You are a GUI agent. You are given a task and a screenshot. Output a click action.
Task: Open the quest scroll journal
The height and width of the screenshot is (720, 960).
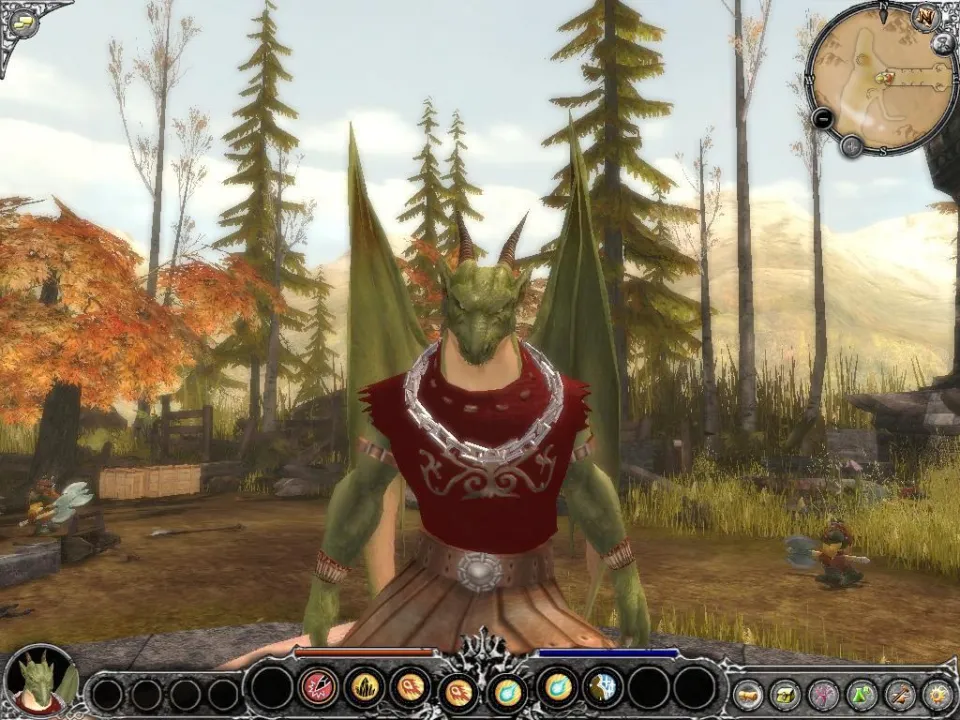[748, 693]
